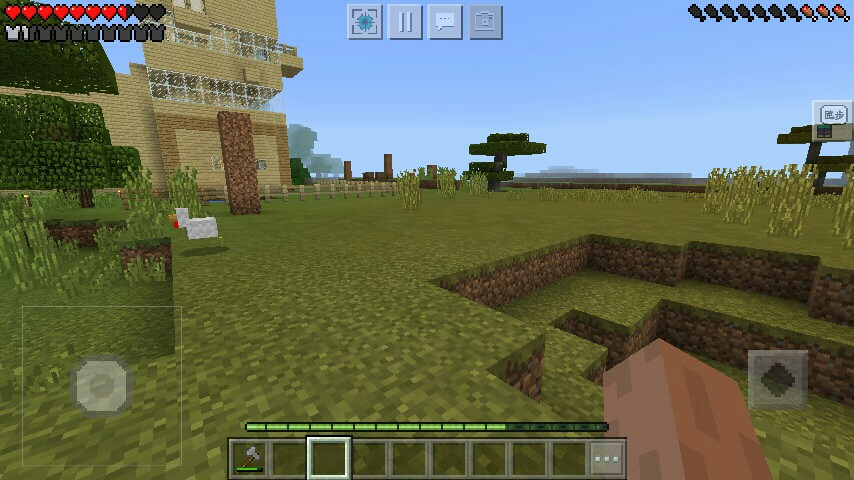Select the axe hotbar slot
Viewport: 854px width, 480px height.
[x=248, y=459]
